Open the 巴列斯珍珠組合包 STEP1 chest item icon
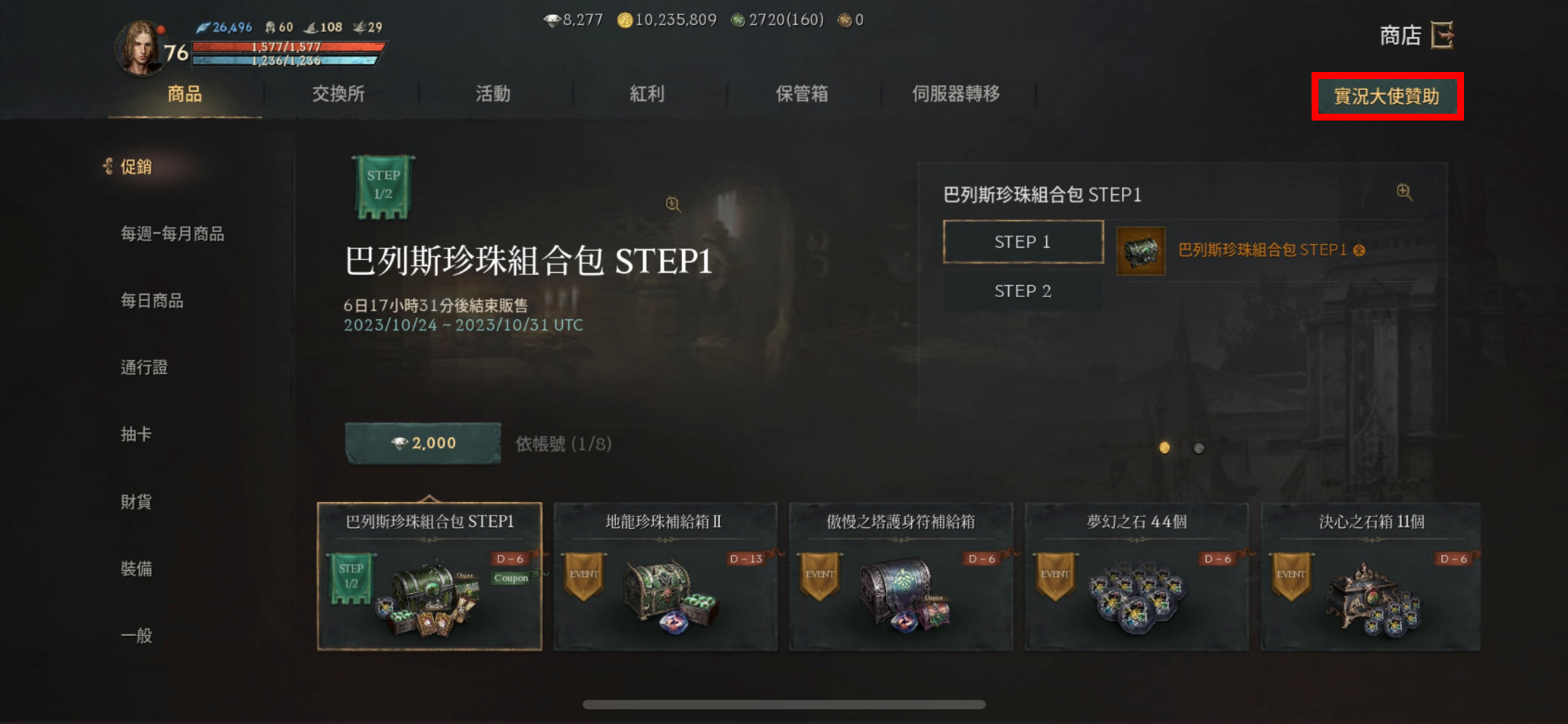1568x724 pixels. click(1140, 251)
